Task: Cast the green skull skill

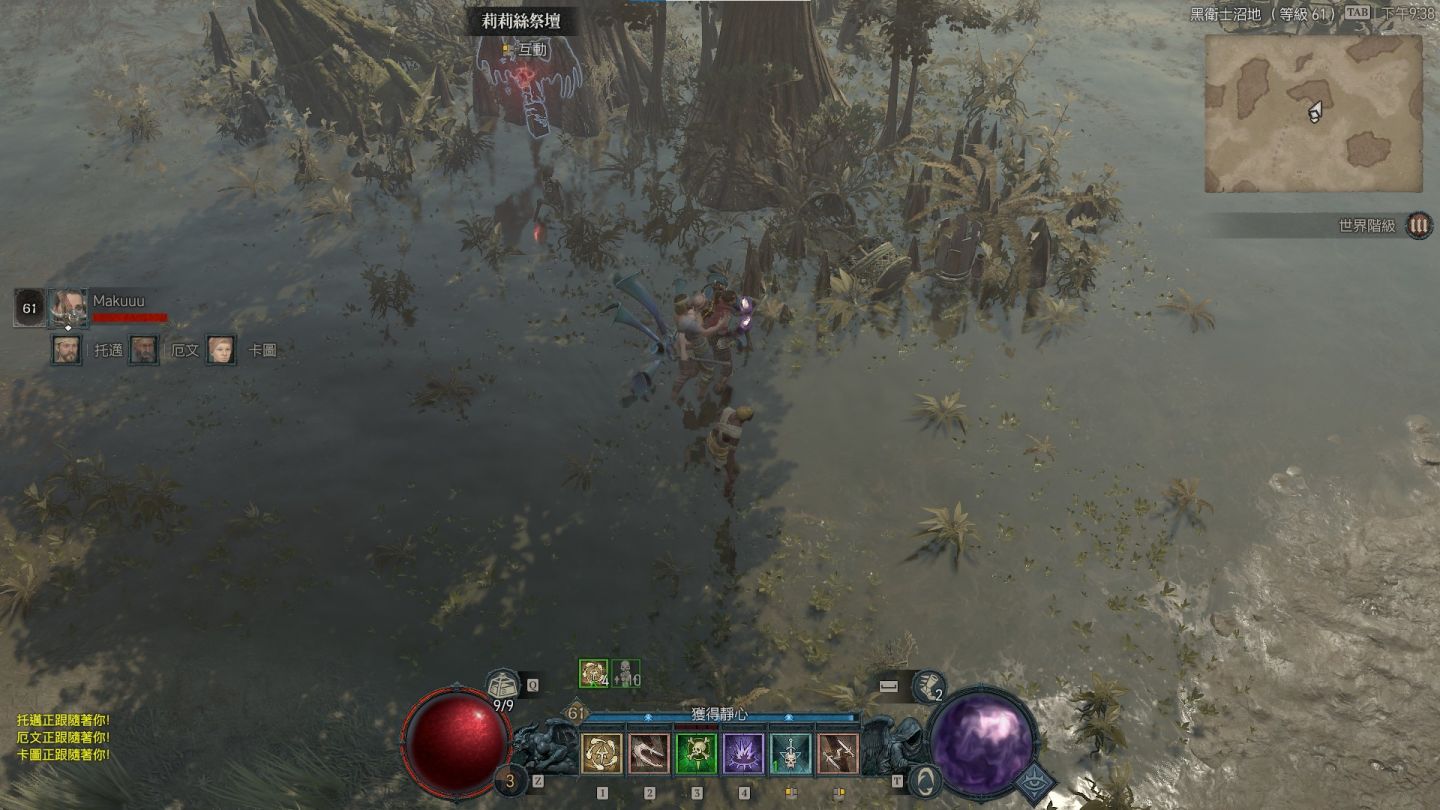Action: tap(696, 754)
